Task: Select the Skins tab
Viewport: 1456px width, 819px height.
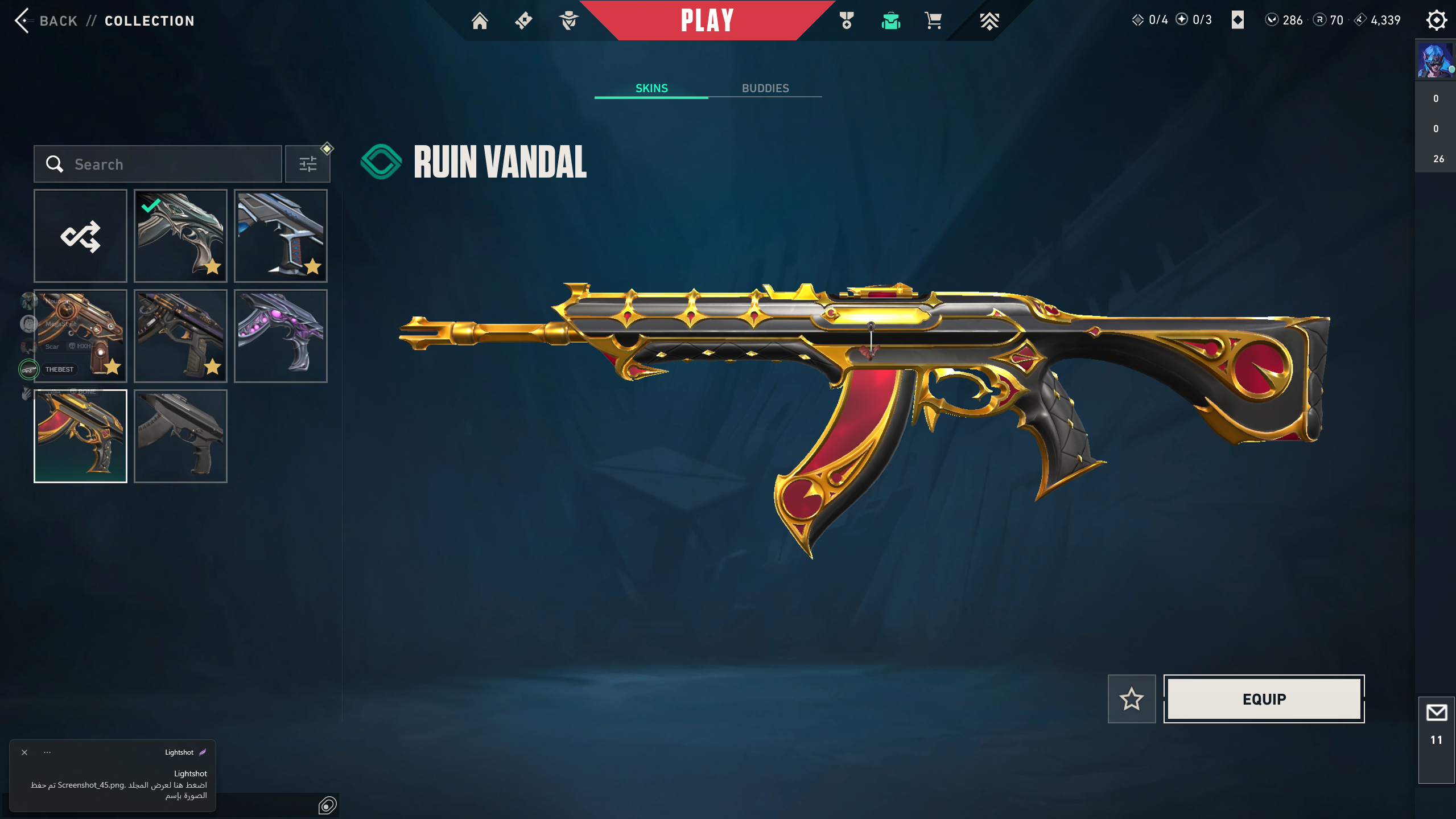Action: [x=651, y=88]
